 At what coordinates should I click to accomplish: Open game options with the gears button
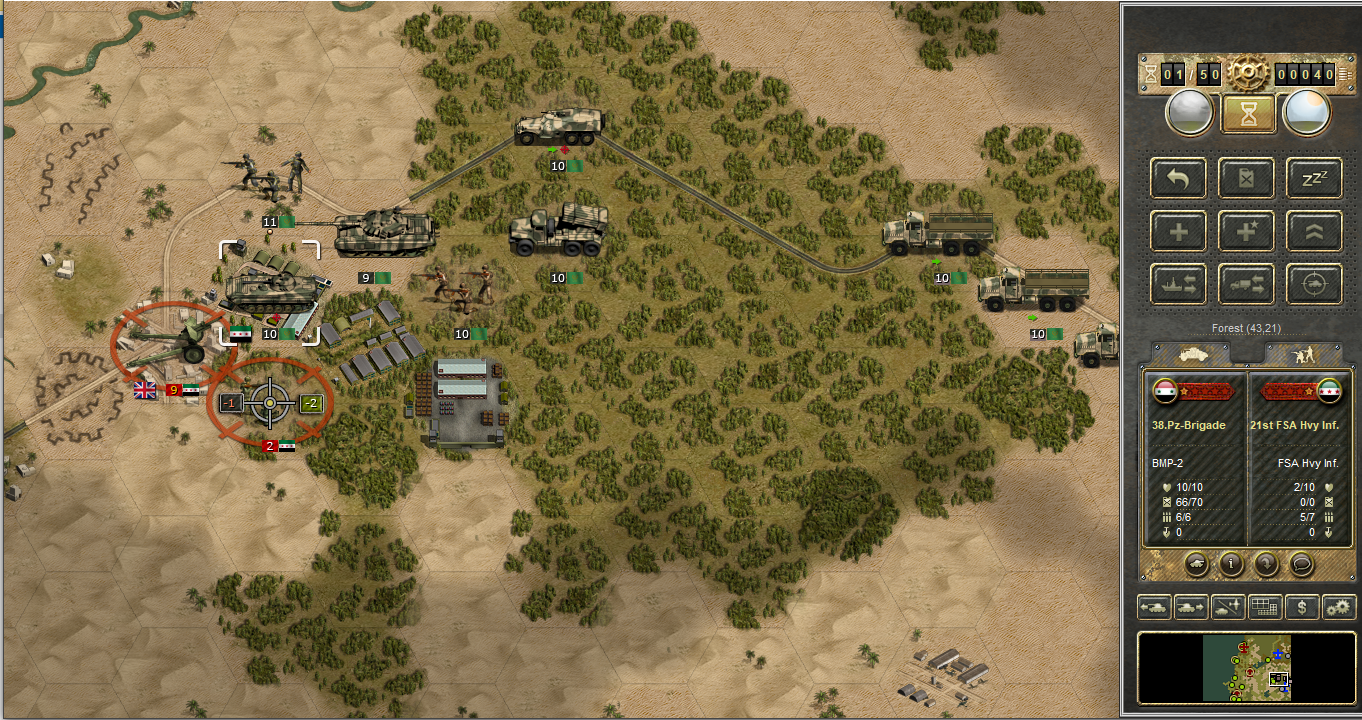(x=1338, y=606)
